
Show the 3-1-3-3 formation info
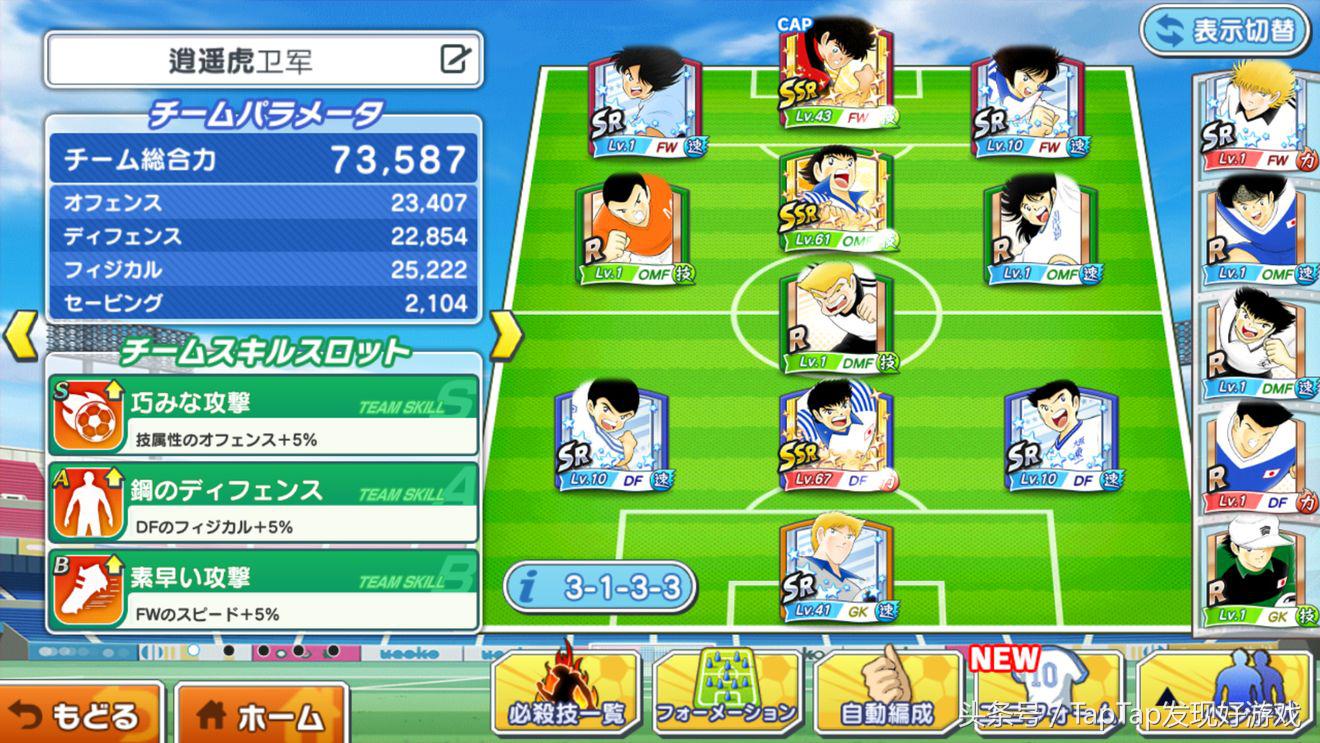(599, 586)
